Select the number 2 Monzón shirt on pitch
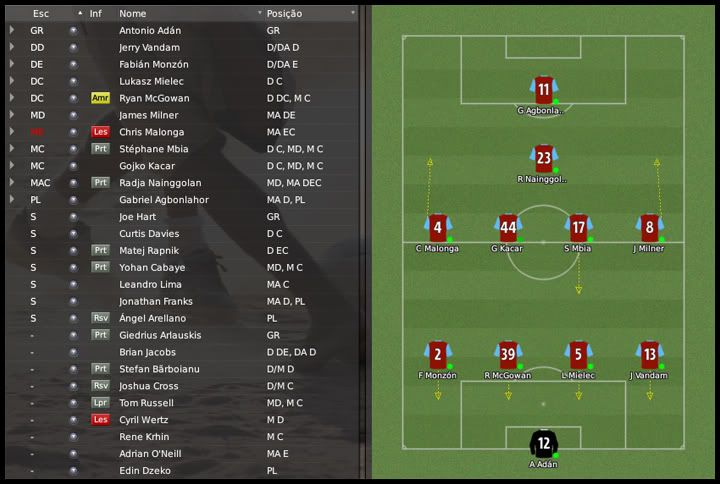This screenshot has height=484, width=720. 437,354
